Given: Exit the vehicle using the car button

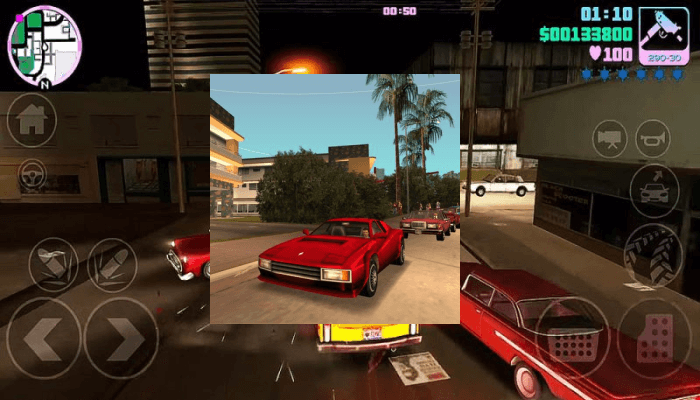Looking at the screenshot, I should pyautogui.click(x=654, y=189).
